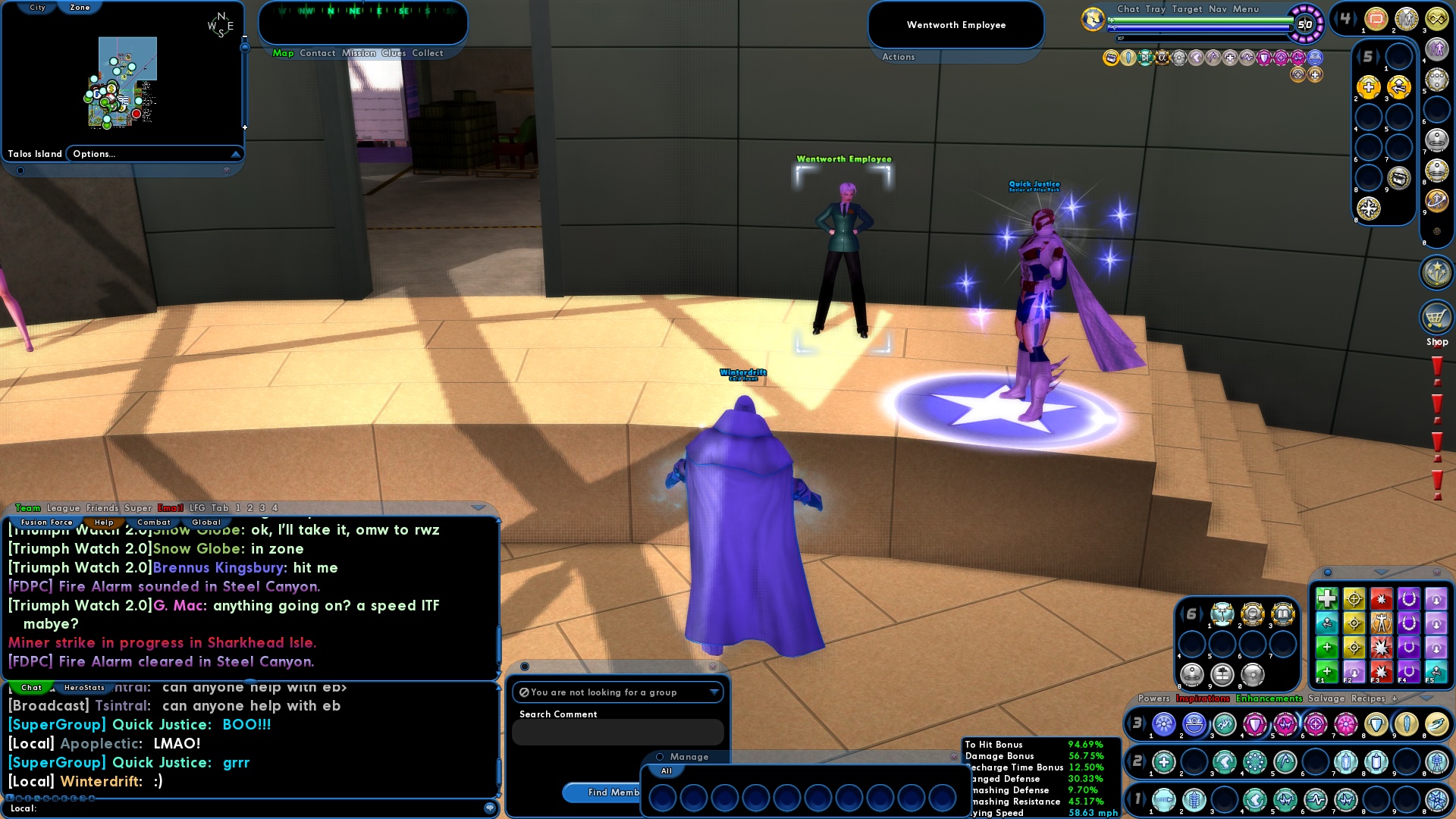Collapse the chat window using its arrow
The width and height of the screenshot is (1456, 819).
(478, 507)
